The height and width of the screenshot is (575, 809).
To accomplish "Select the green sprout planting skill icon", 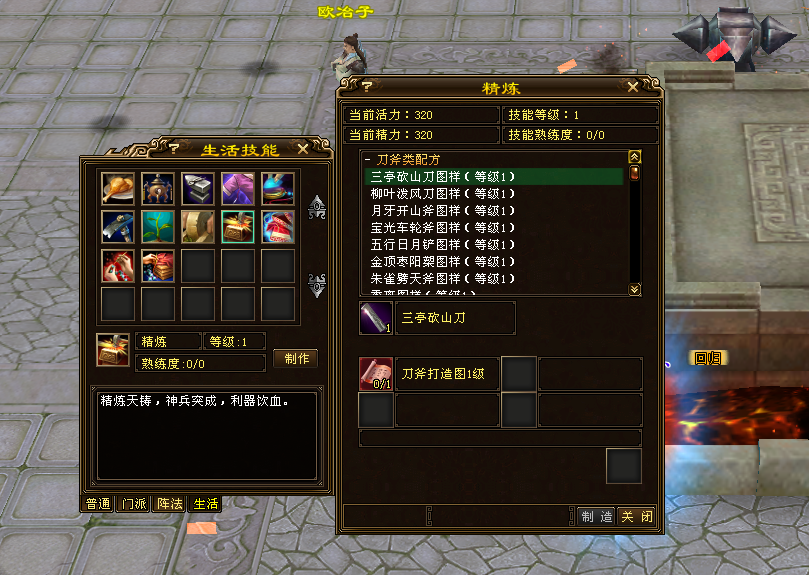I will click(x=158, y=227).
